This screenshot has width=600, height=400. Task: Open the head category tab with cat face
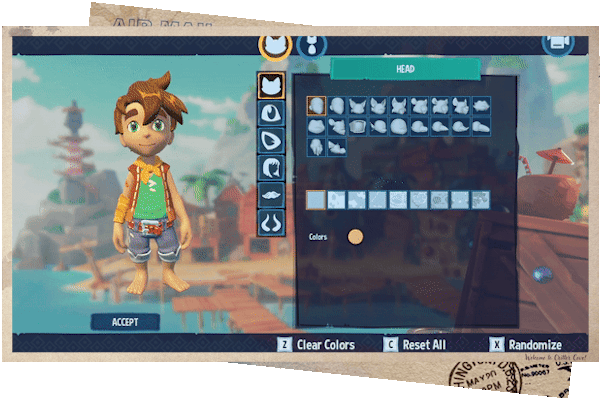click(270, 86)
